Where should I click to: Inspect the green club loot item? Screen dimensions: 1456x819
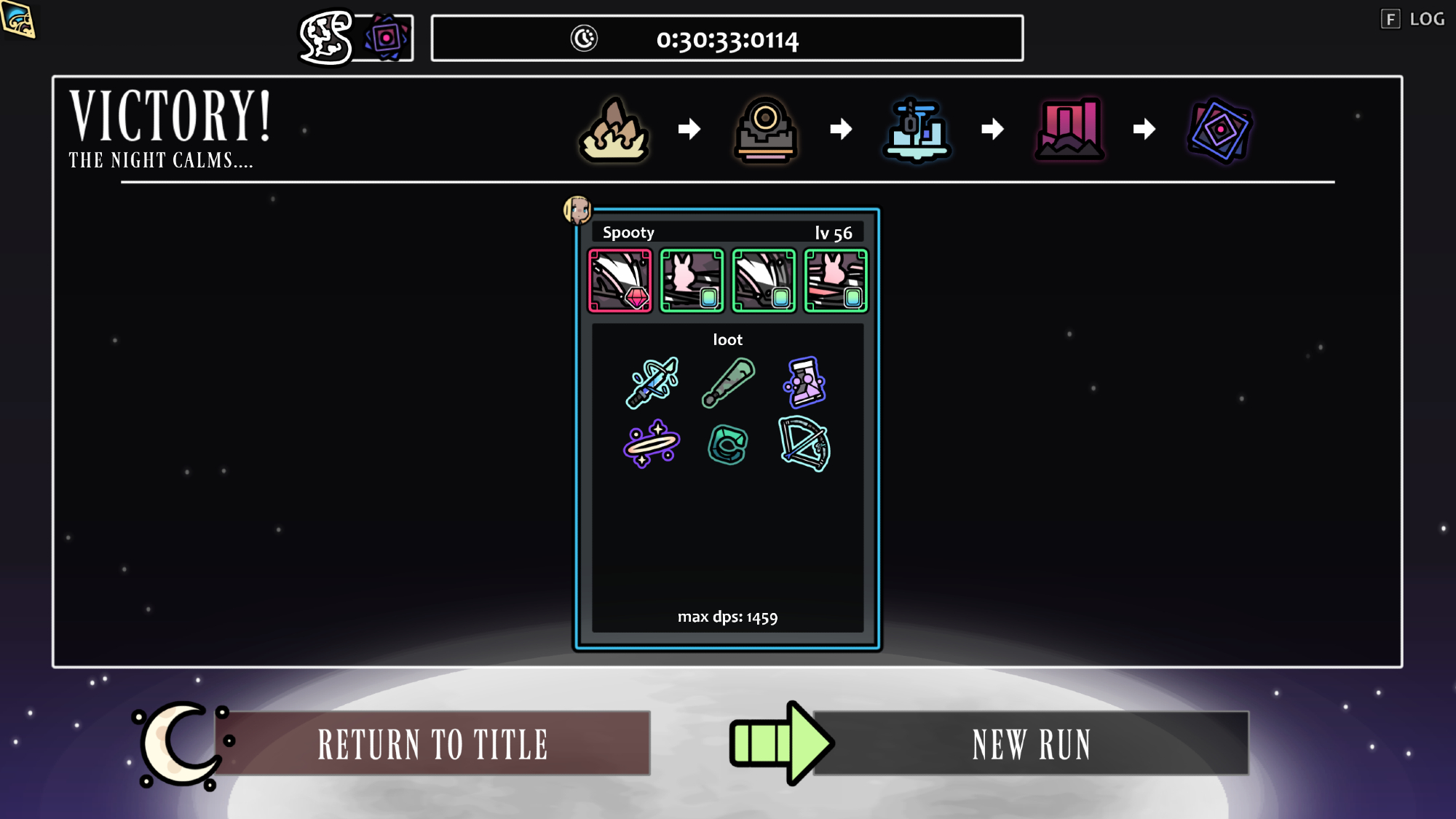coord(728,382)
